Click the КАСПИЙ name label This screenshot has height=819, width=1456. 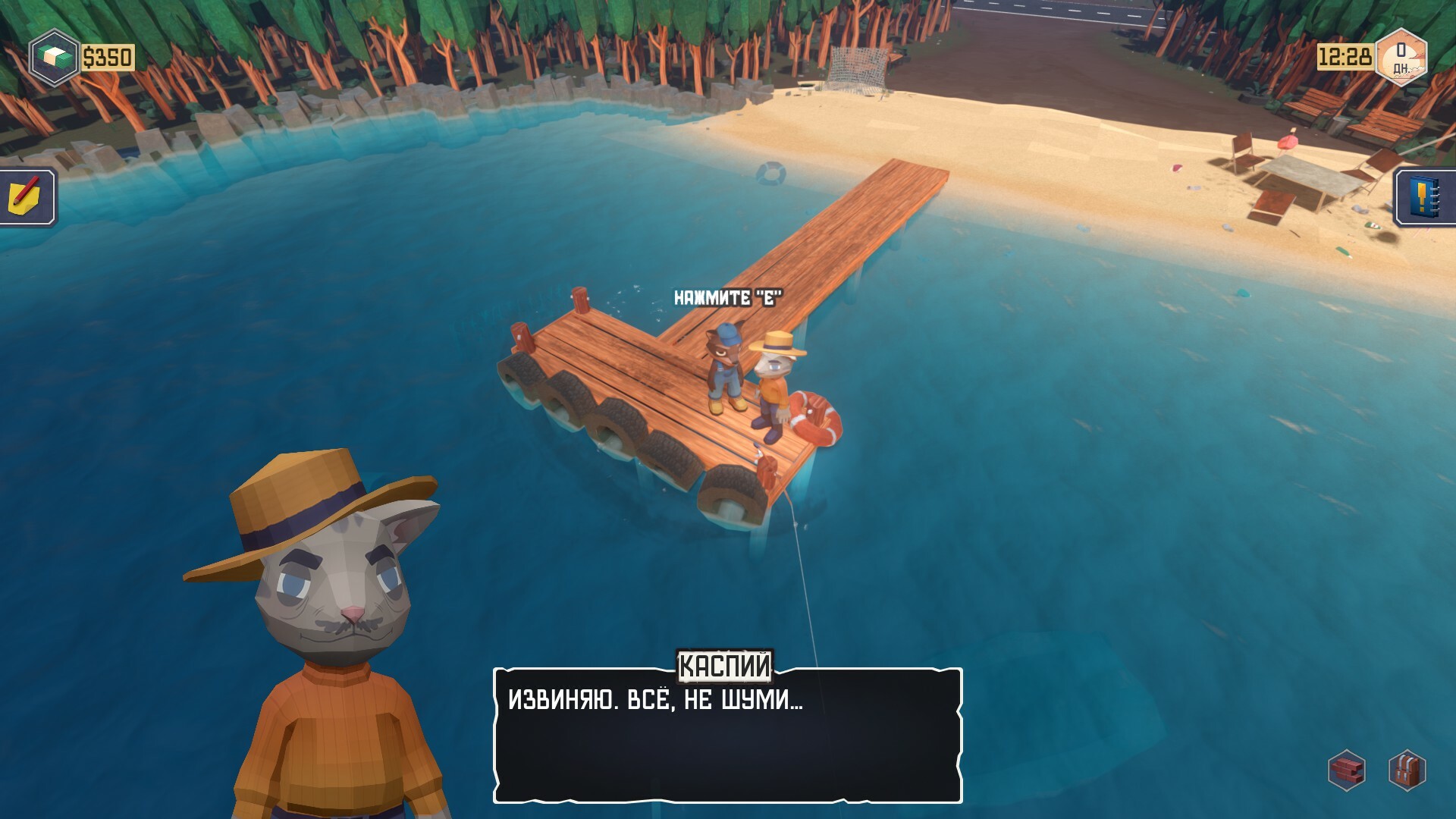725,667
